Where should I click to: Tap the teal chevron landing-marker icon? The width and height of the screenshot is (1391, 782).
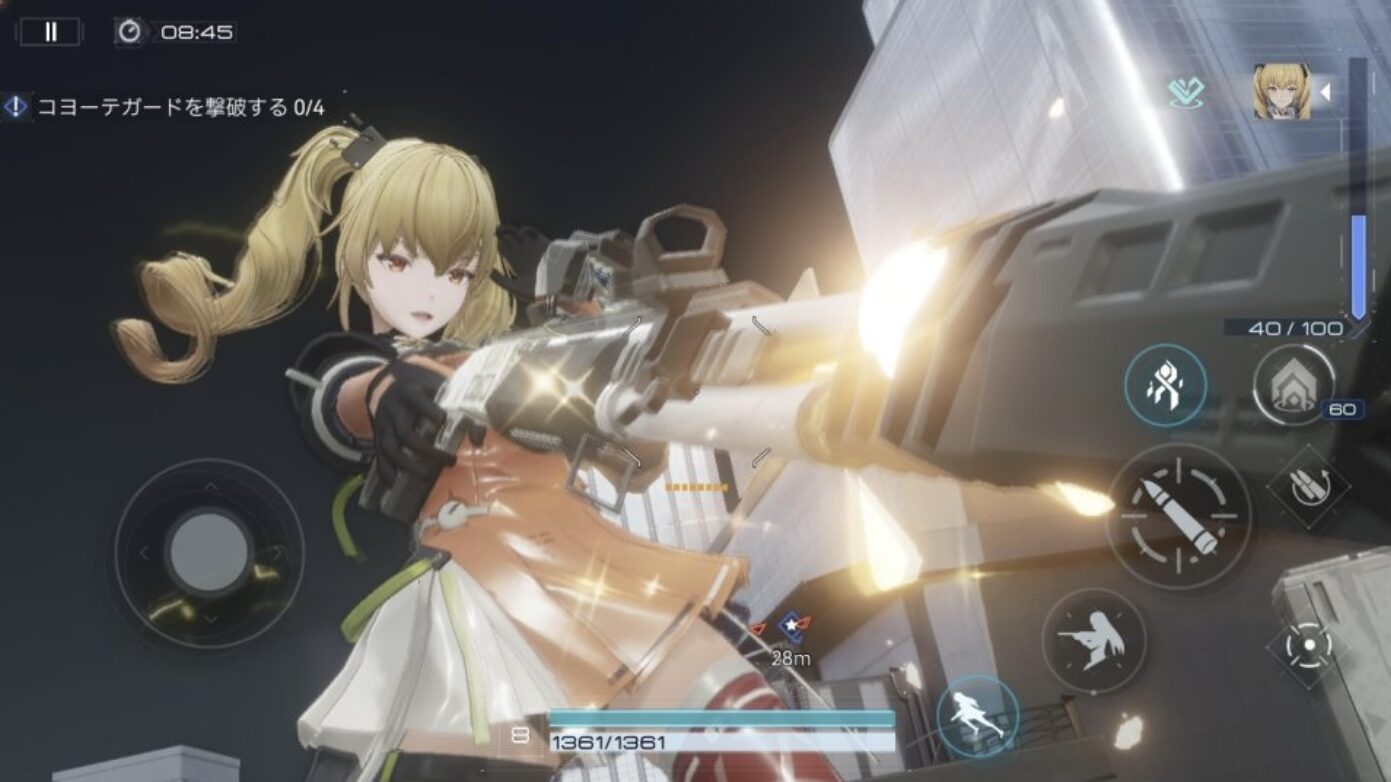[1186, 94]
